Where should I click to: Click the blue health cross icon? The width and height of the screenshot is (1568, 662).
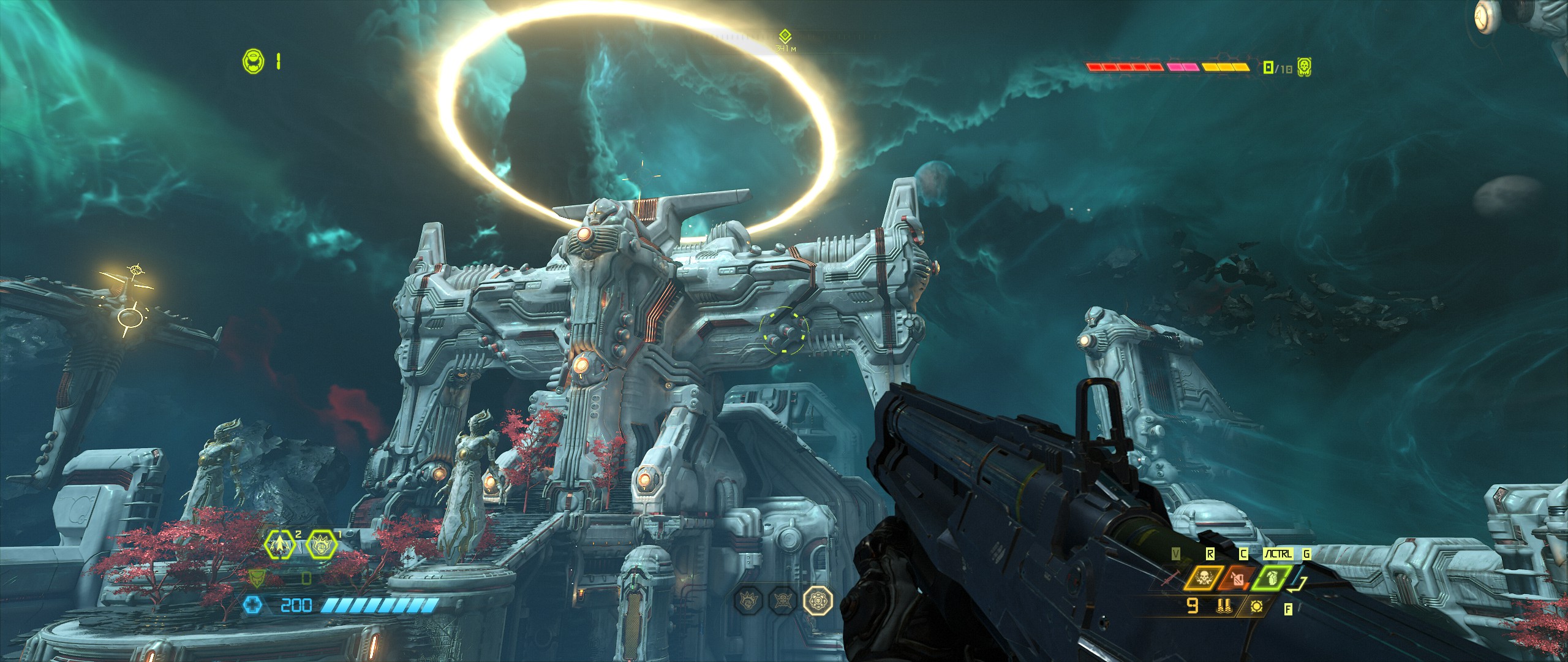point(253,606)
